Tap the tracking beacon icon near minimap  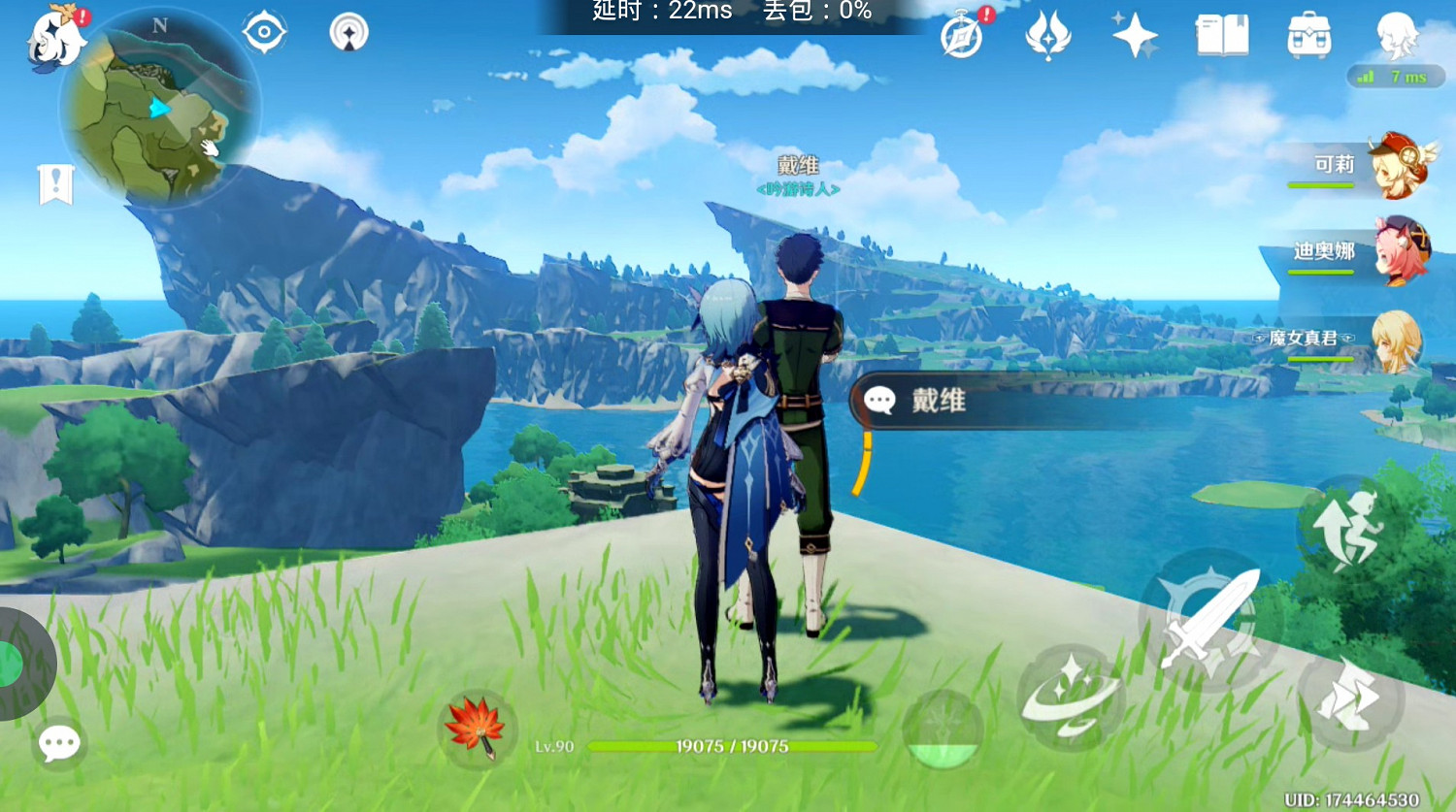[x=347, y=31]
